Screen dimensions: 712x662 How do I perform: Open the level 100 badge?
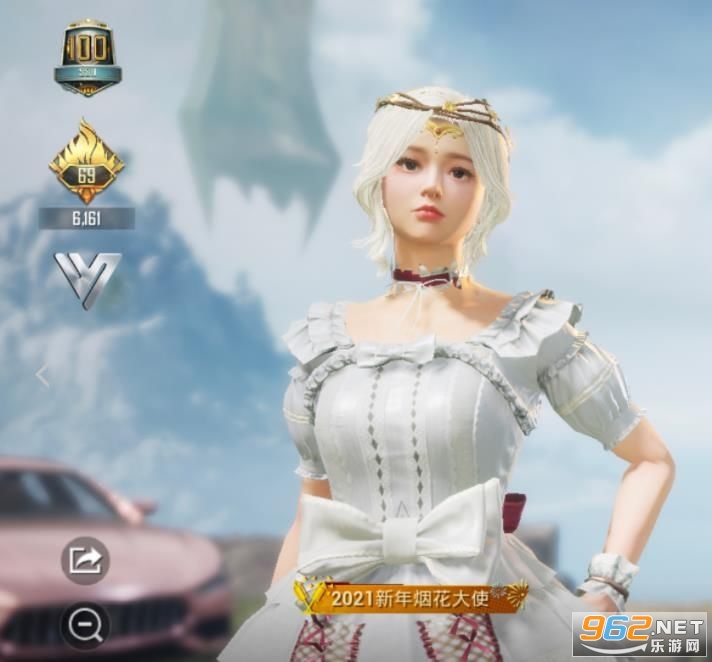(x=87, y=59)
